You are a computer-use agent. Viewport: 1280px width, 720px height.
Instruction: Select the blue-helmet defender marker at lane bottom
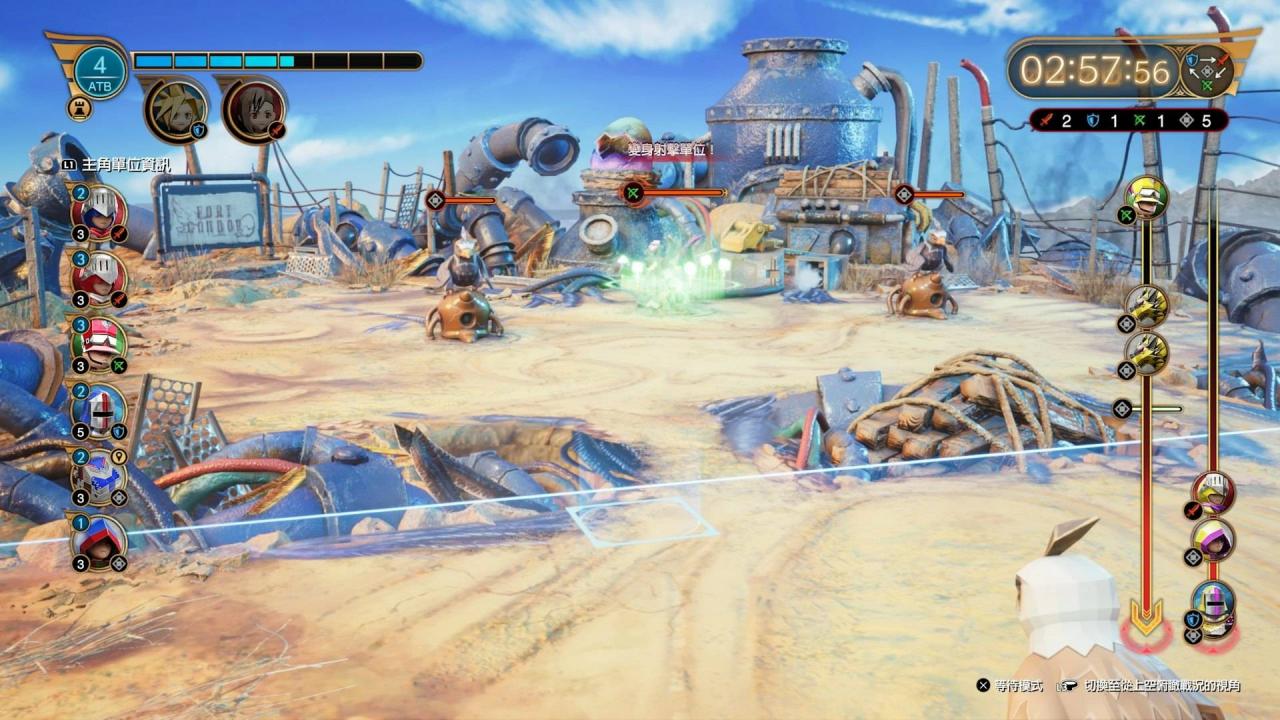1213,603
